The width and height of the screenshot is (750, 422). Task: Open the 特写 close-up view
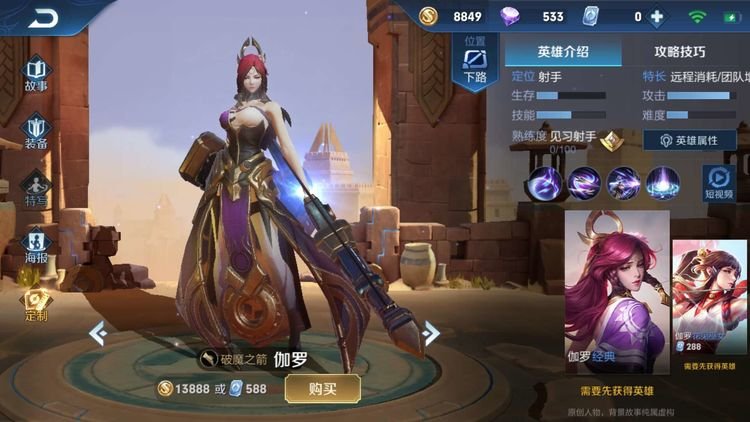coord(36,189)
